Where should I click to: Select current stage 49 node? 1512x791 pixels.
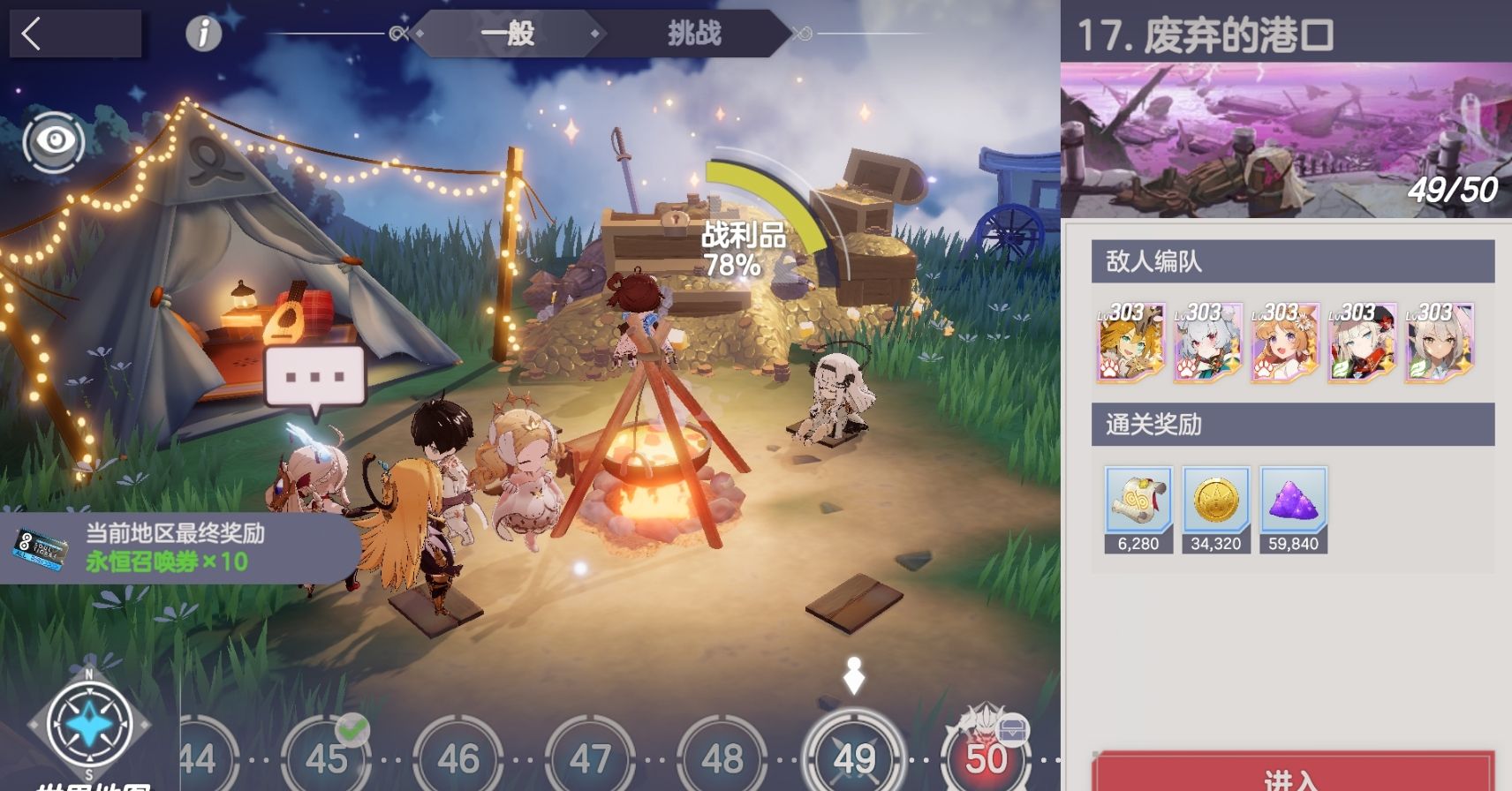point(854,757)
